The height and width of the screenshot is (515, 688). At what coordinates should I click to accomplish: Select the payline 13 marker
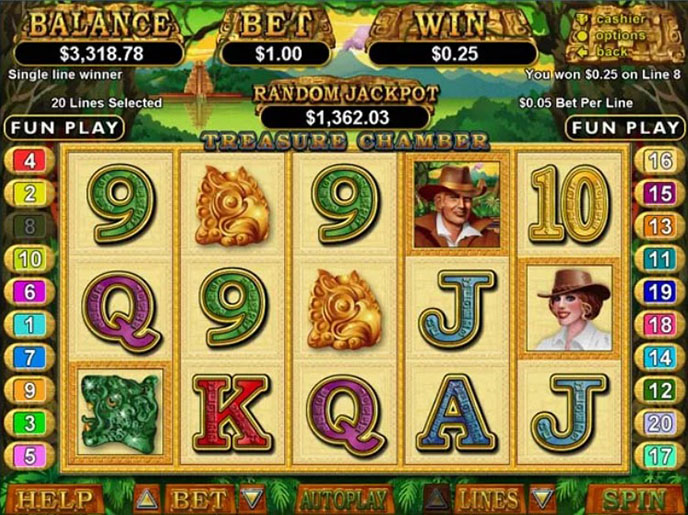point(659,226)
